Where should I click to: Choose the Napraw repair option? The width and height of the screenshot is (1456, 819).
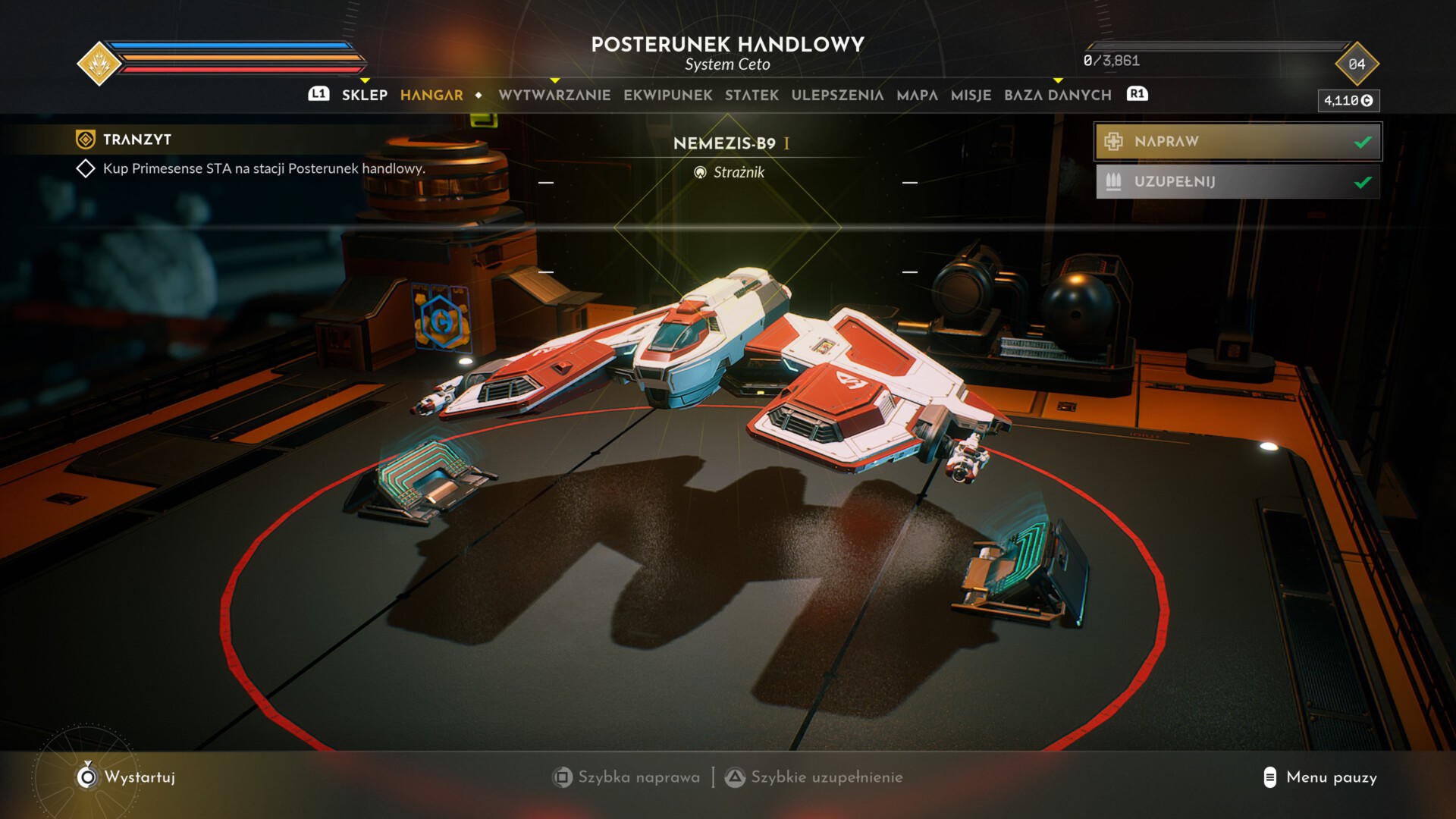(1237, 142)
